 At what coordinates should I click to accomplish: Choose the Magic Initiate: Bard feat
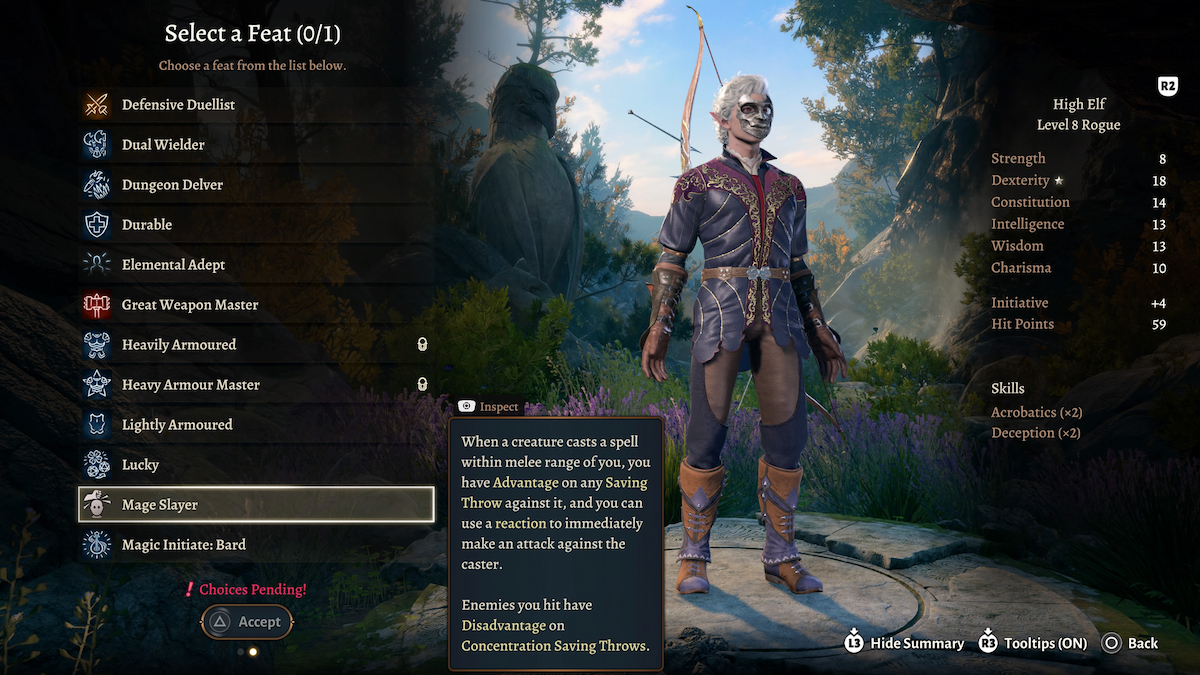(x=183, y=545)
